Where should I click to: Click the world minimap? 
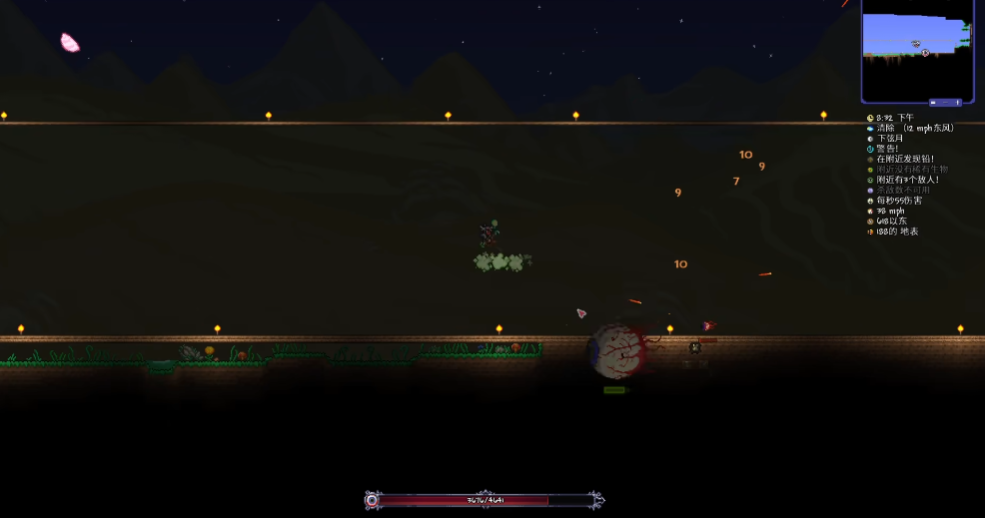coord(916,45)
